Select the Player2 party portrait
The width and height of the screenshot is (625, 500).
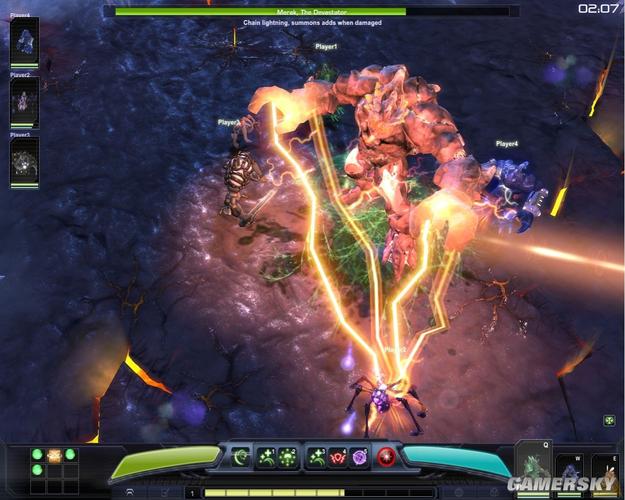(24, 101)
